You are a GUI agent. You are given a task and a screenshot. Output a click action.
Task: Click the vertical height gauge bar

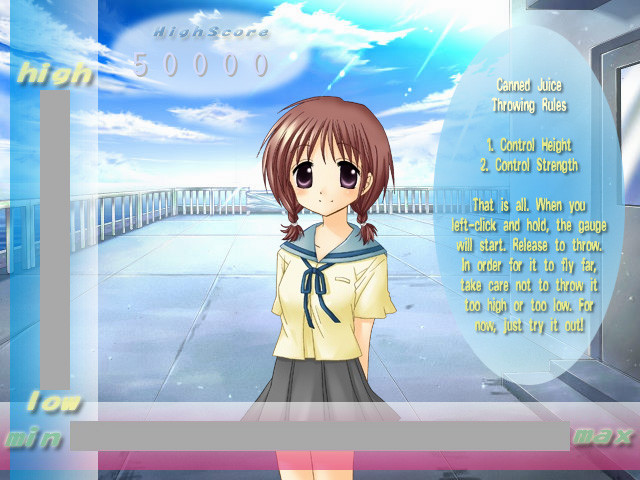(x=55, y=238)
